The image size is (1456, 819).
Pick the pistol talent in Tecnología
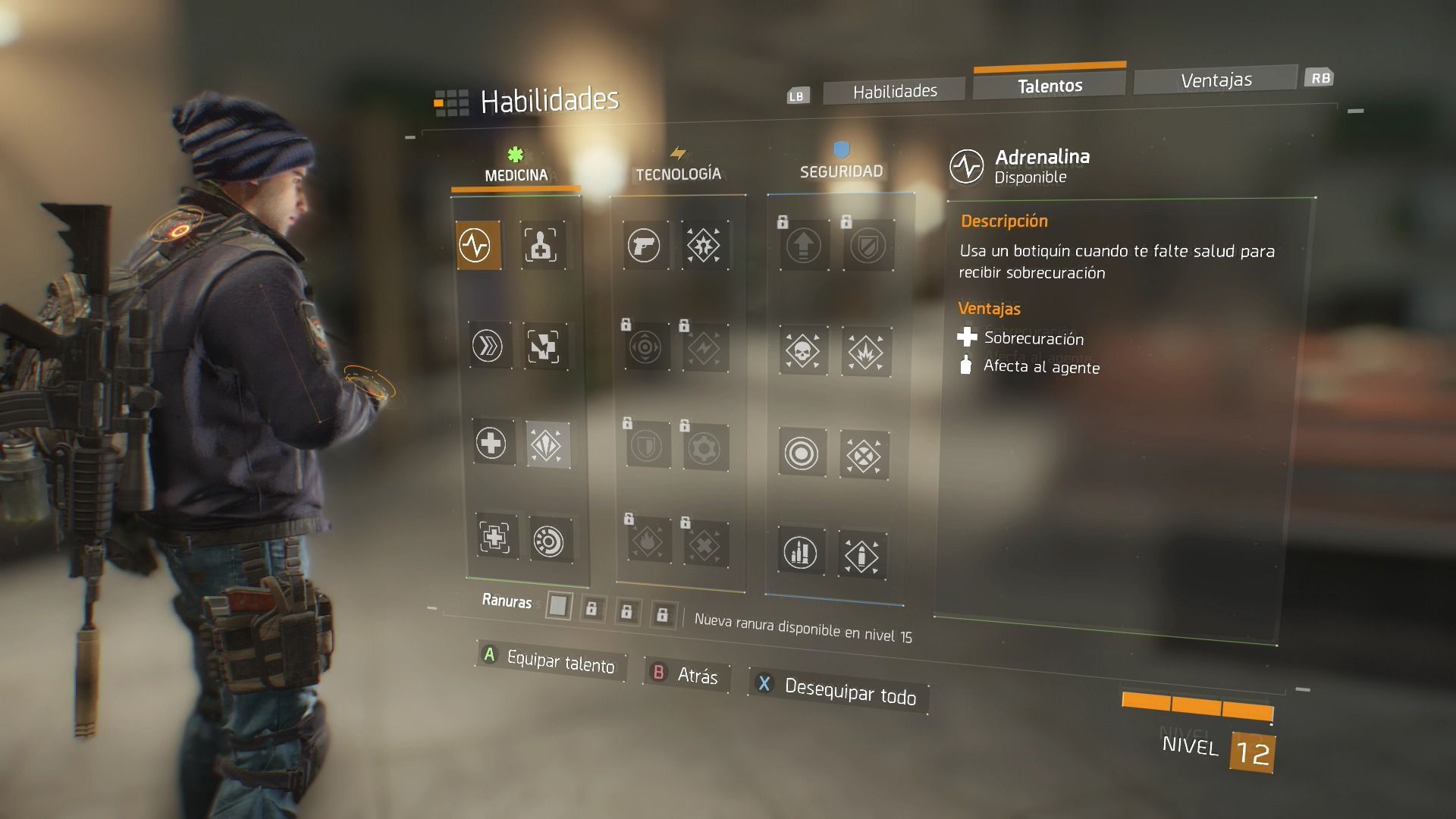pos(644,246)
